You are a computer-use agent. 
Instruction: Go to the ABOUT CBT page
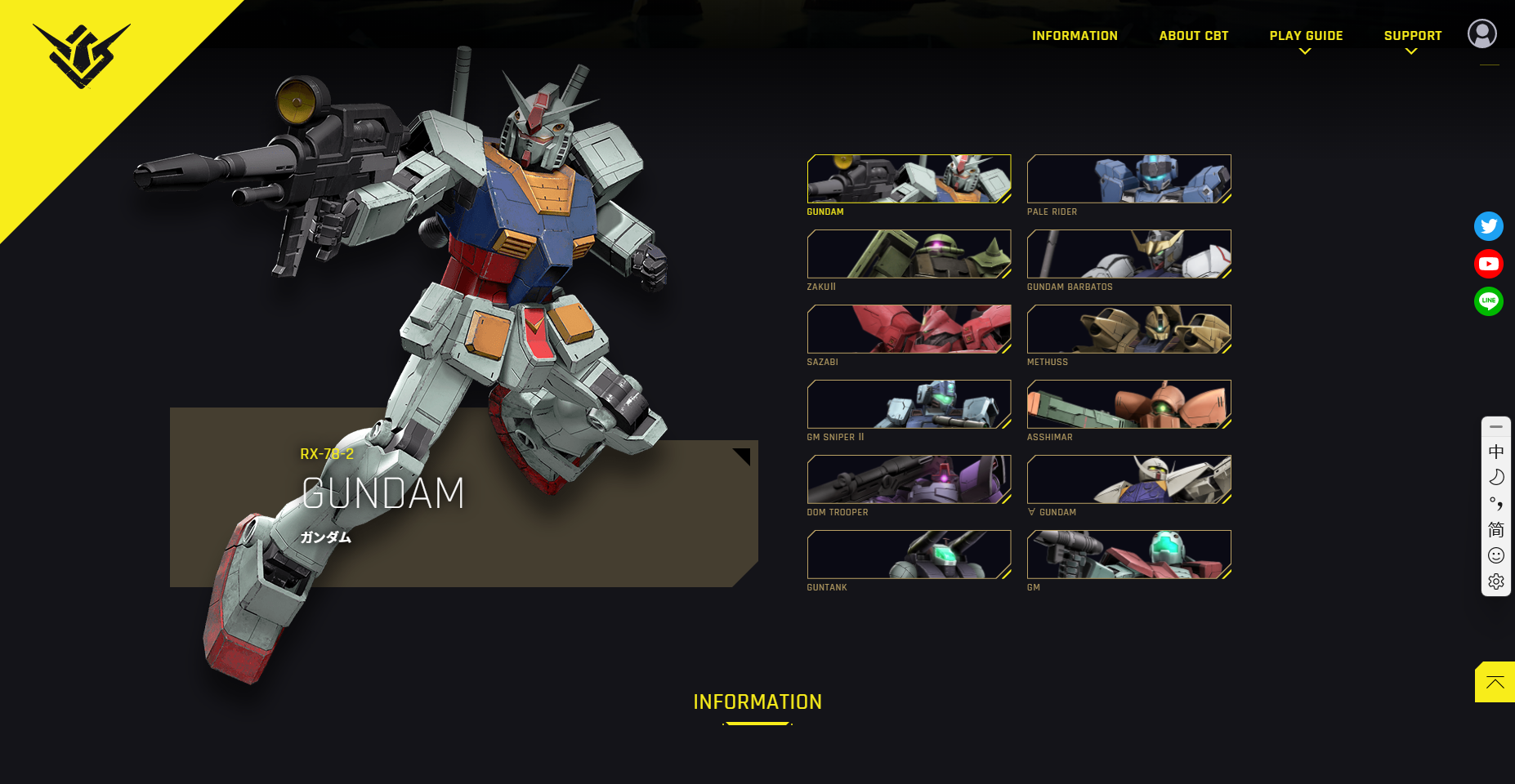coord(1193,36)
